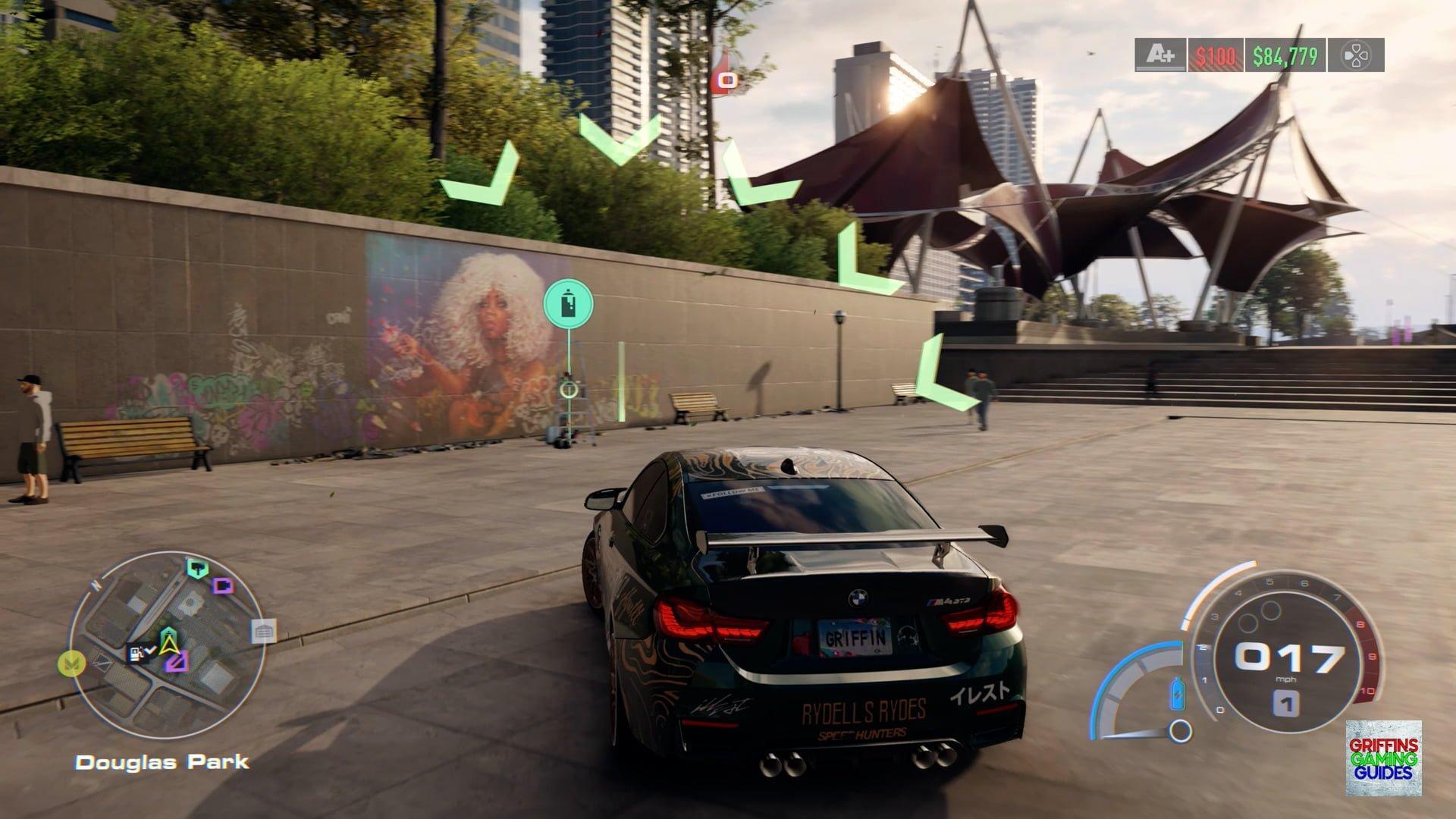
Task: Click the Griffins Gaming Guides watermark logo
Action: click(1383, 758)
